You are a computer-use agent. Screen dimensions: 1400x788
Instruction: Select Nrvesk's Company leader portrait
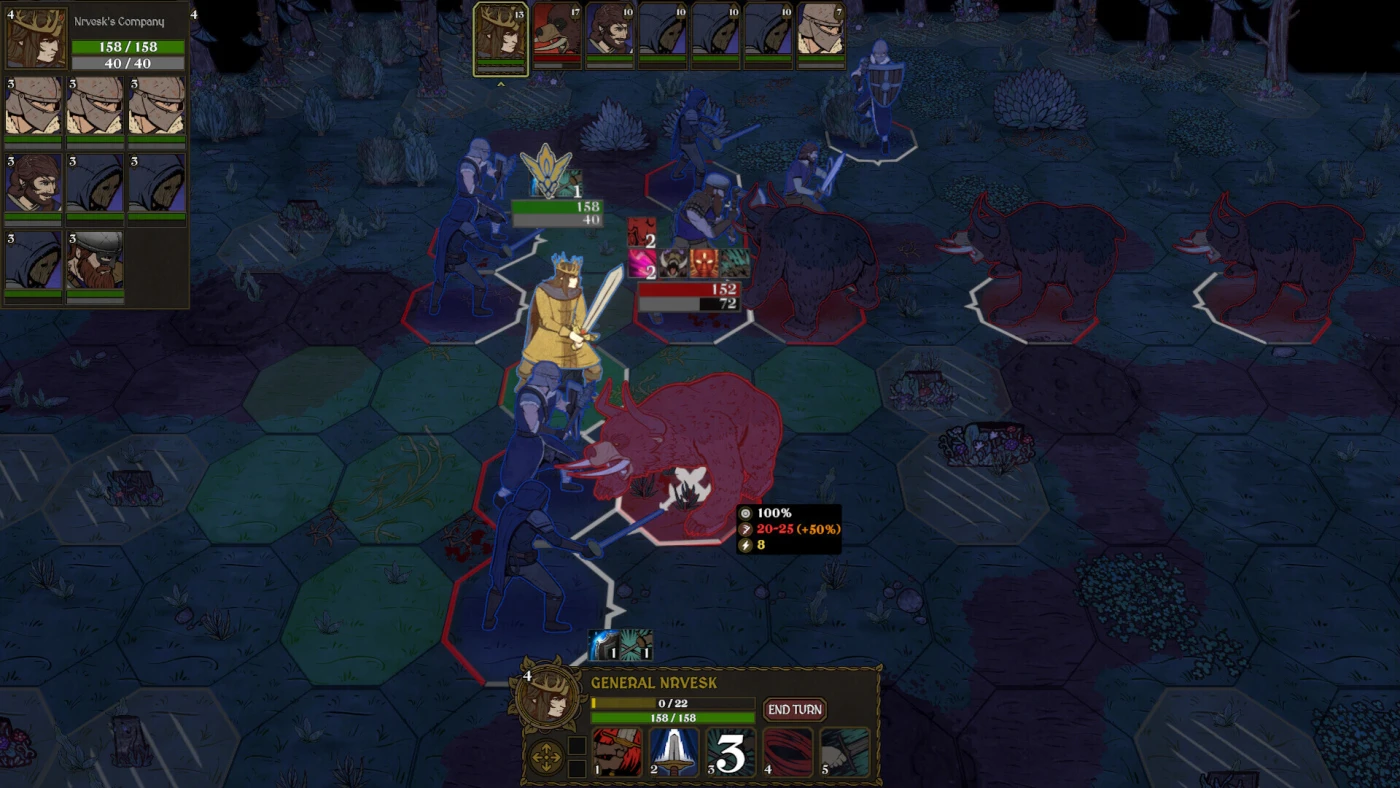point(36,39)
